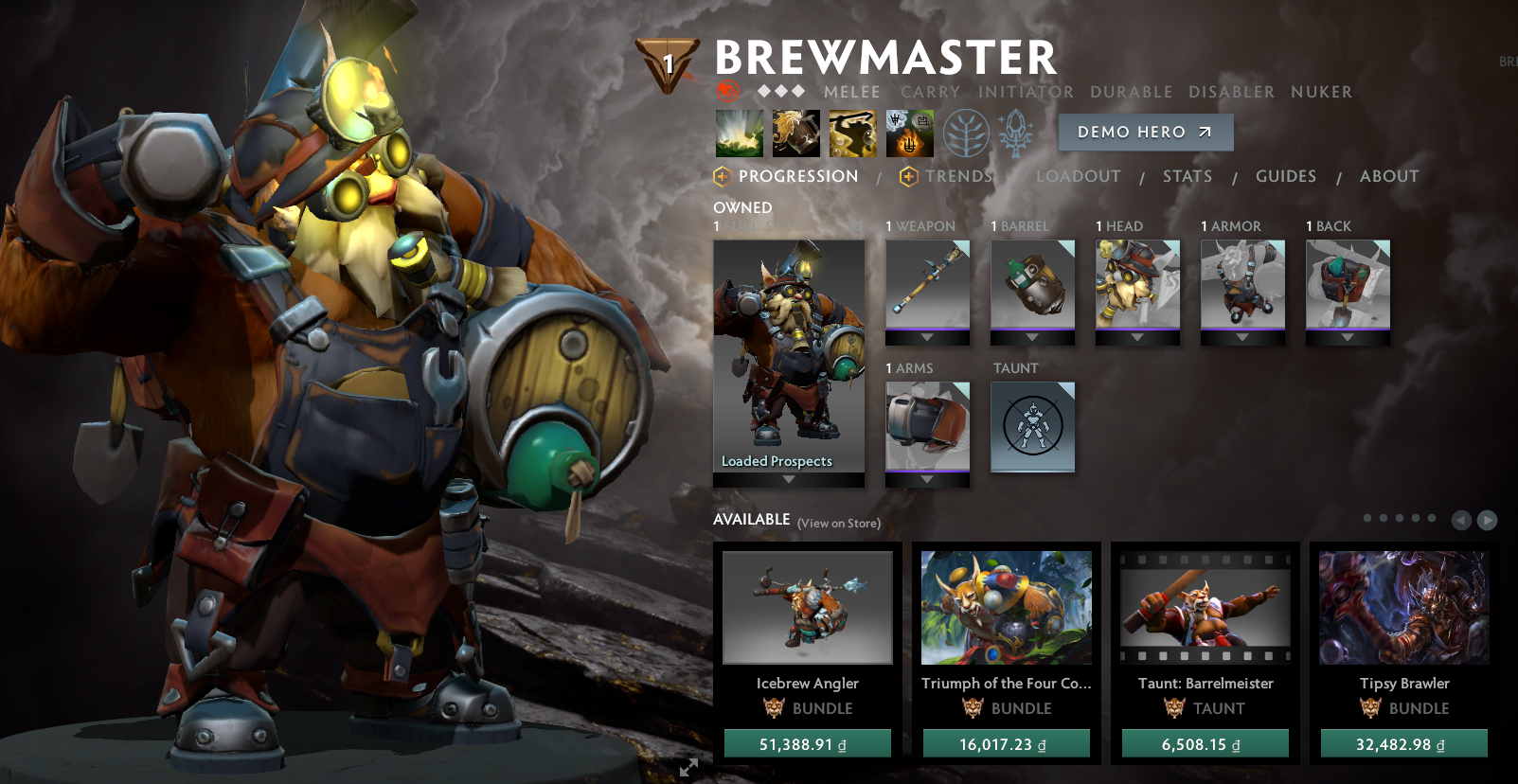Open the STATS tab
The height and width of the screenshot is (784, 1518).
click(1188, 176)
